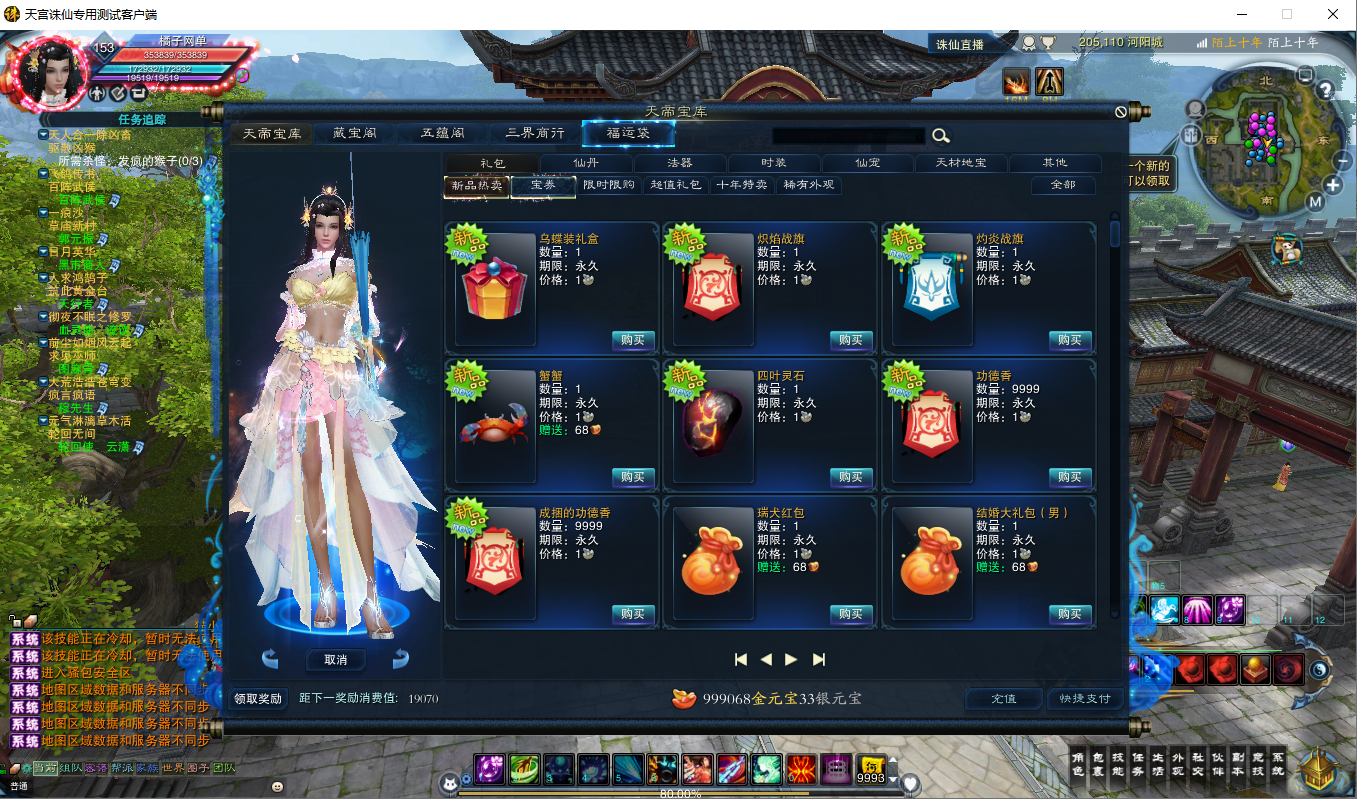Go to the next shop page

(792, 659)
